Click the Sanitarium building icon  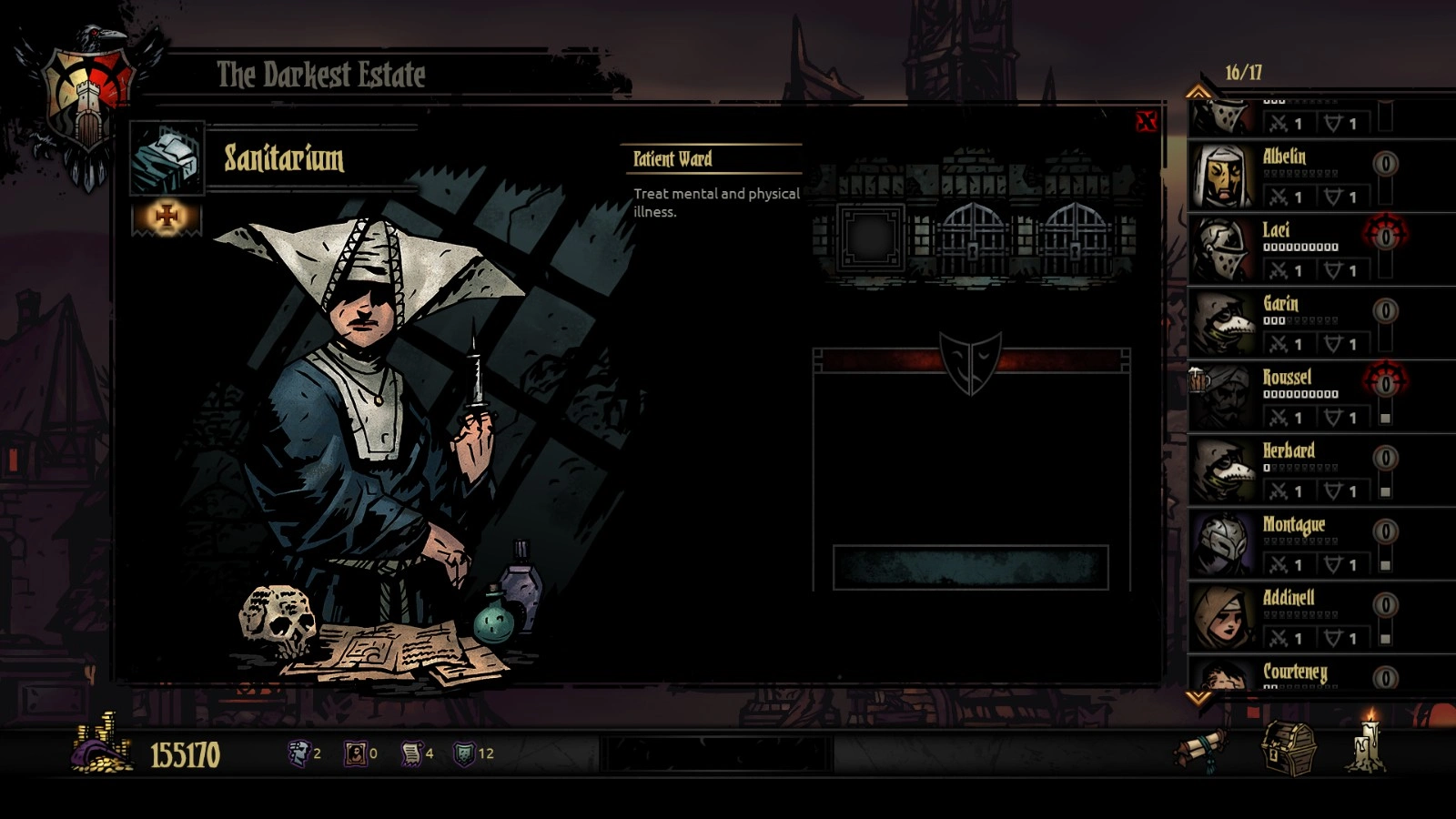(167, 158)
